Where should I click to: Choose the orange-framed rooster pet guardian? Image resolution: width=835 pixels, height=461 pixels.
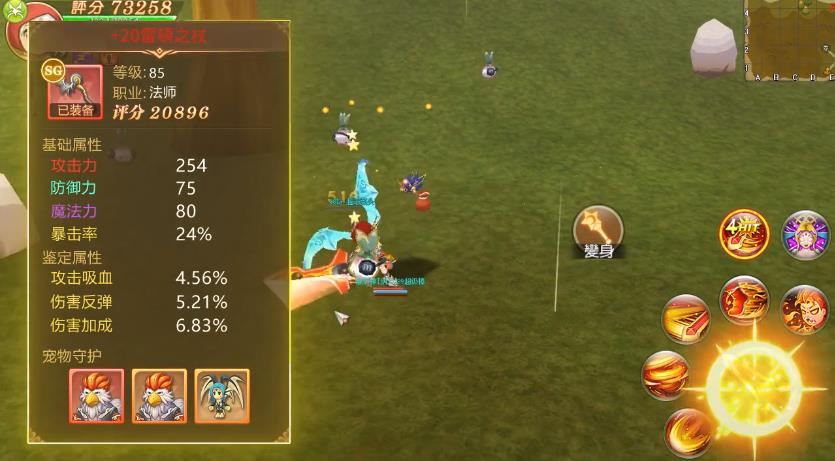(159, 395)
